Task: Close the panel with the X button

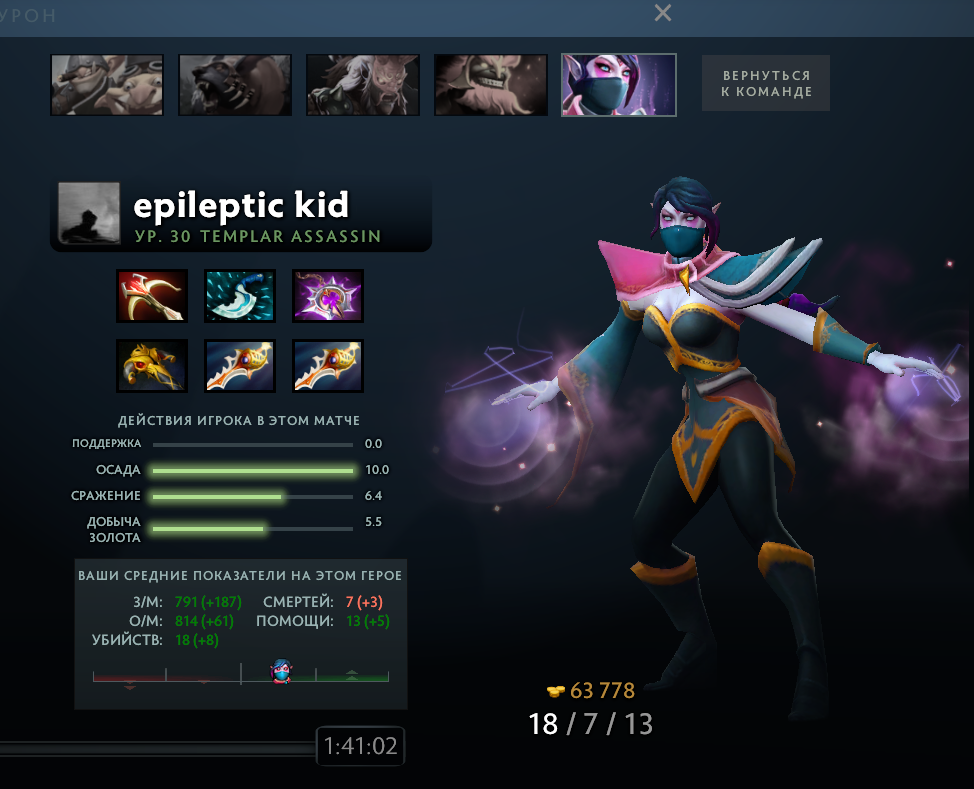Action: click(662, 13)
